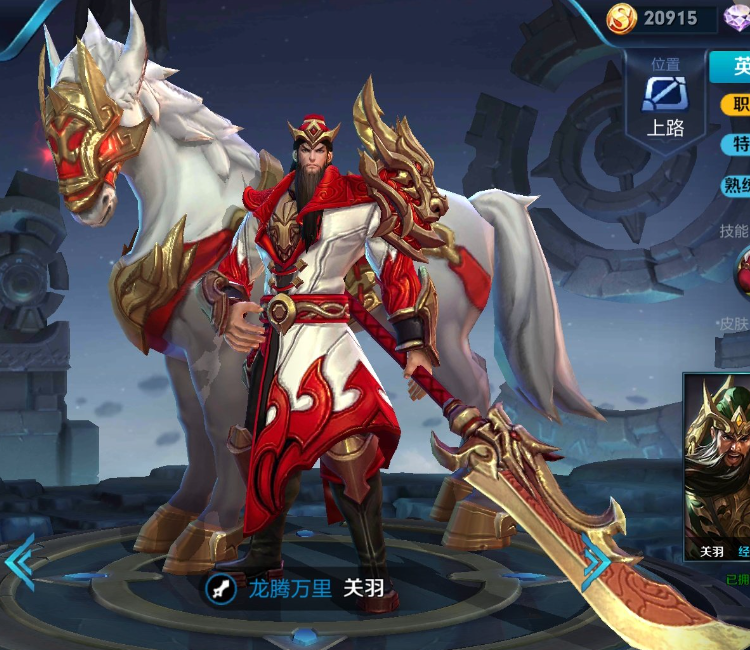Open the cyan 特 trait tag
750x650 pixels.
tap(737, 144)
